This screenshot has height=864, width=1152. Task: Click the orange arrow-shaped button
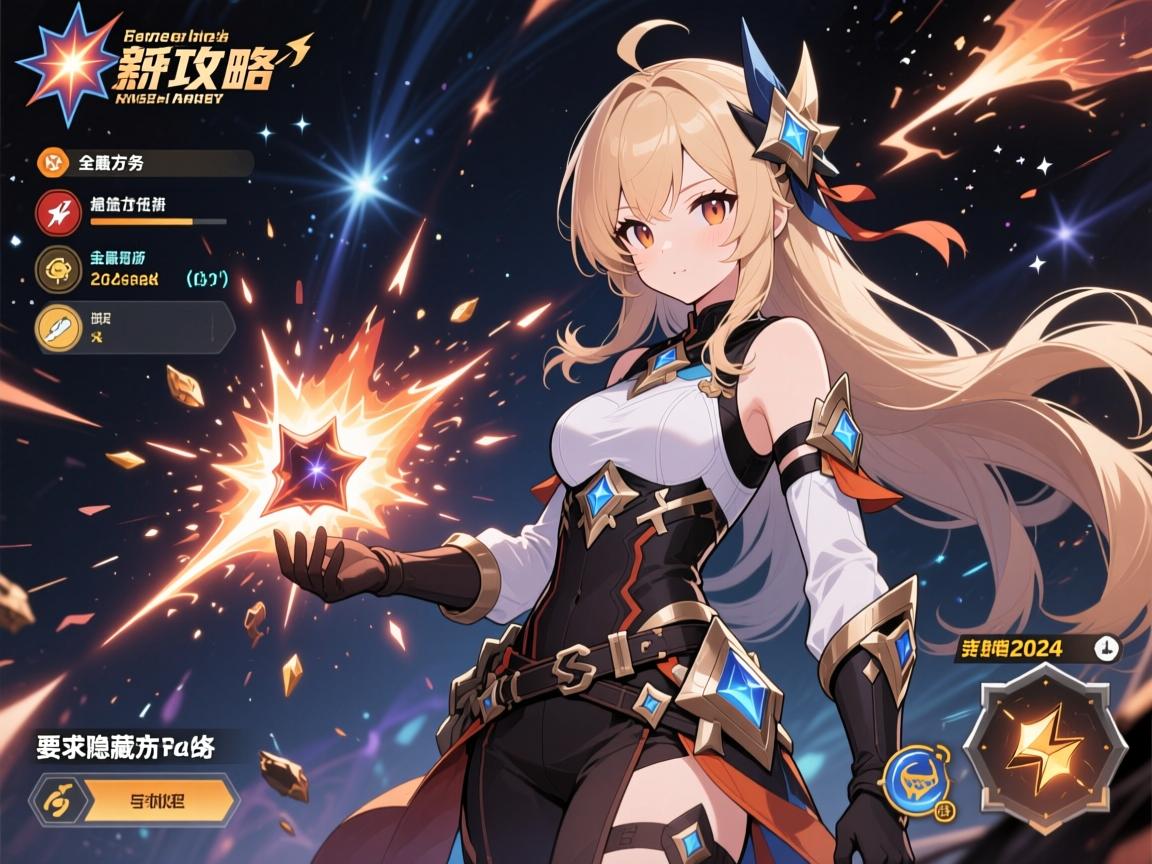point(160,800)
